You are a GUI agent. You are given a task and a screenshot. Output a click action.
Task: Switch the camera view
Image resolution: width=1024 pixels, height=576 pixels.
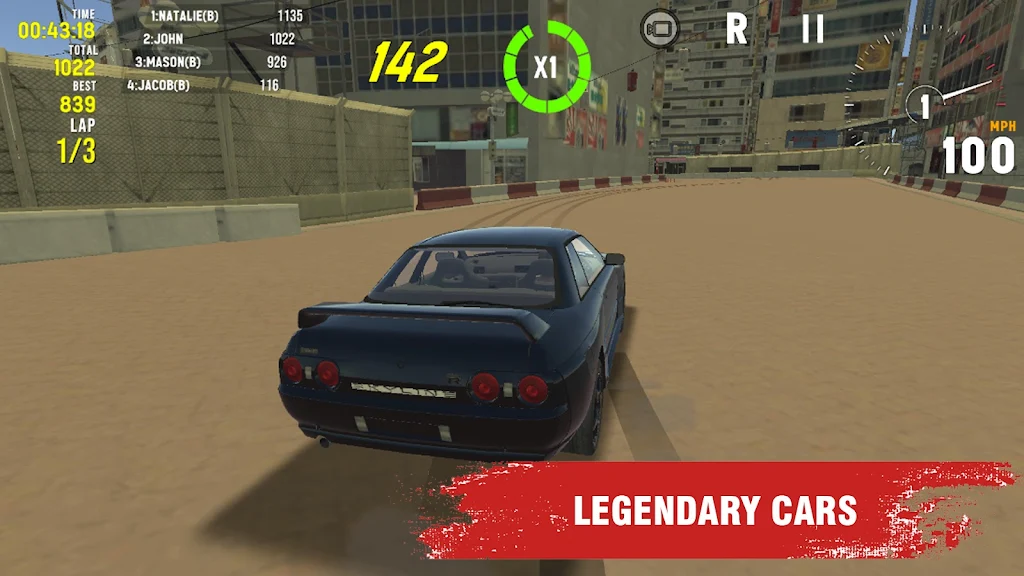click(659, 28)
